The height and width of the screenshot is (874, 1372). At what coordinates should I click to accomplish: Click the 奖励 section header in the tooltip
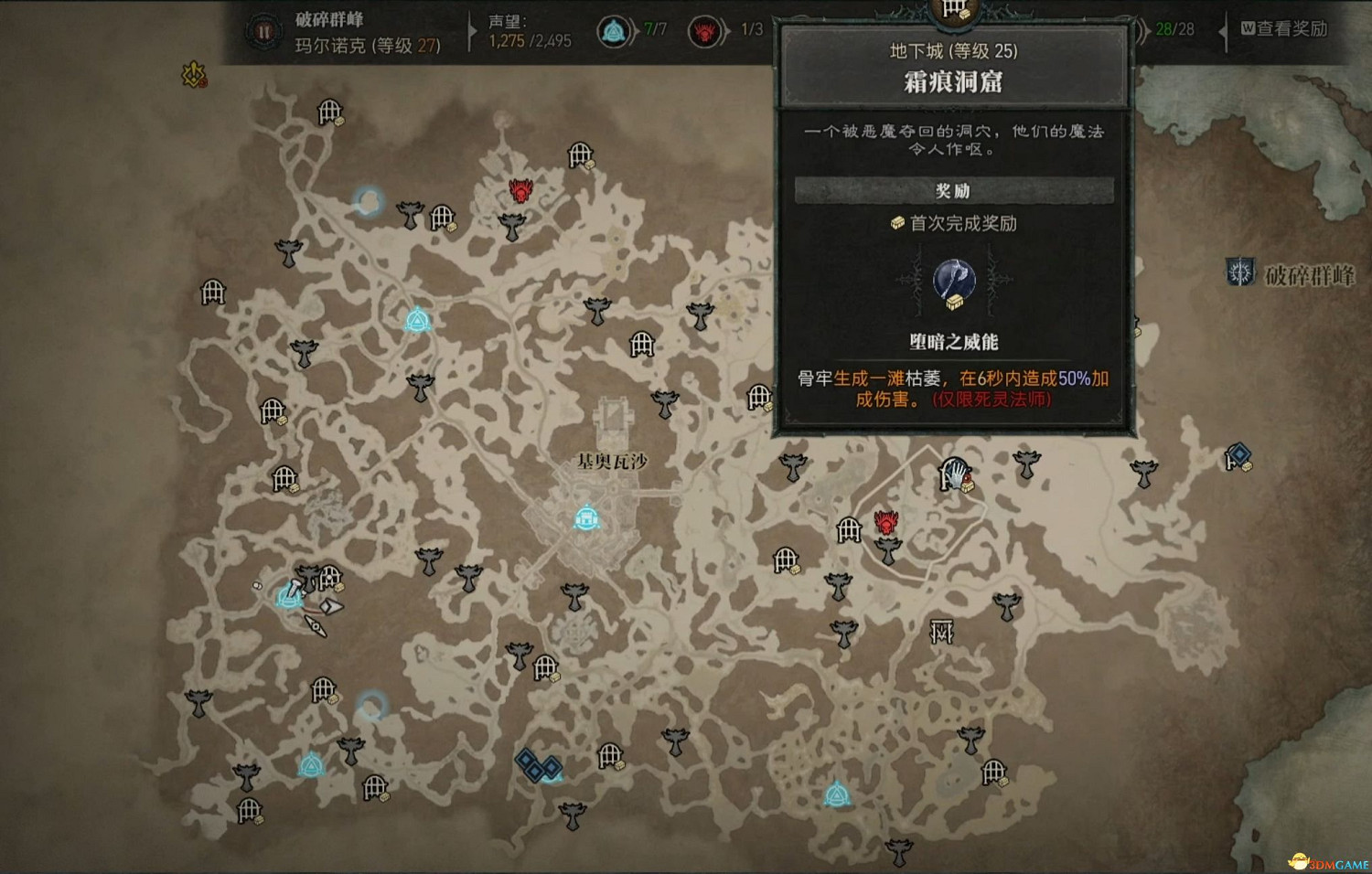[x=954, y=190]
